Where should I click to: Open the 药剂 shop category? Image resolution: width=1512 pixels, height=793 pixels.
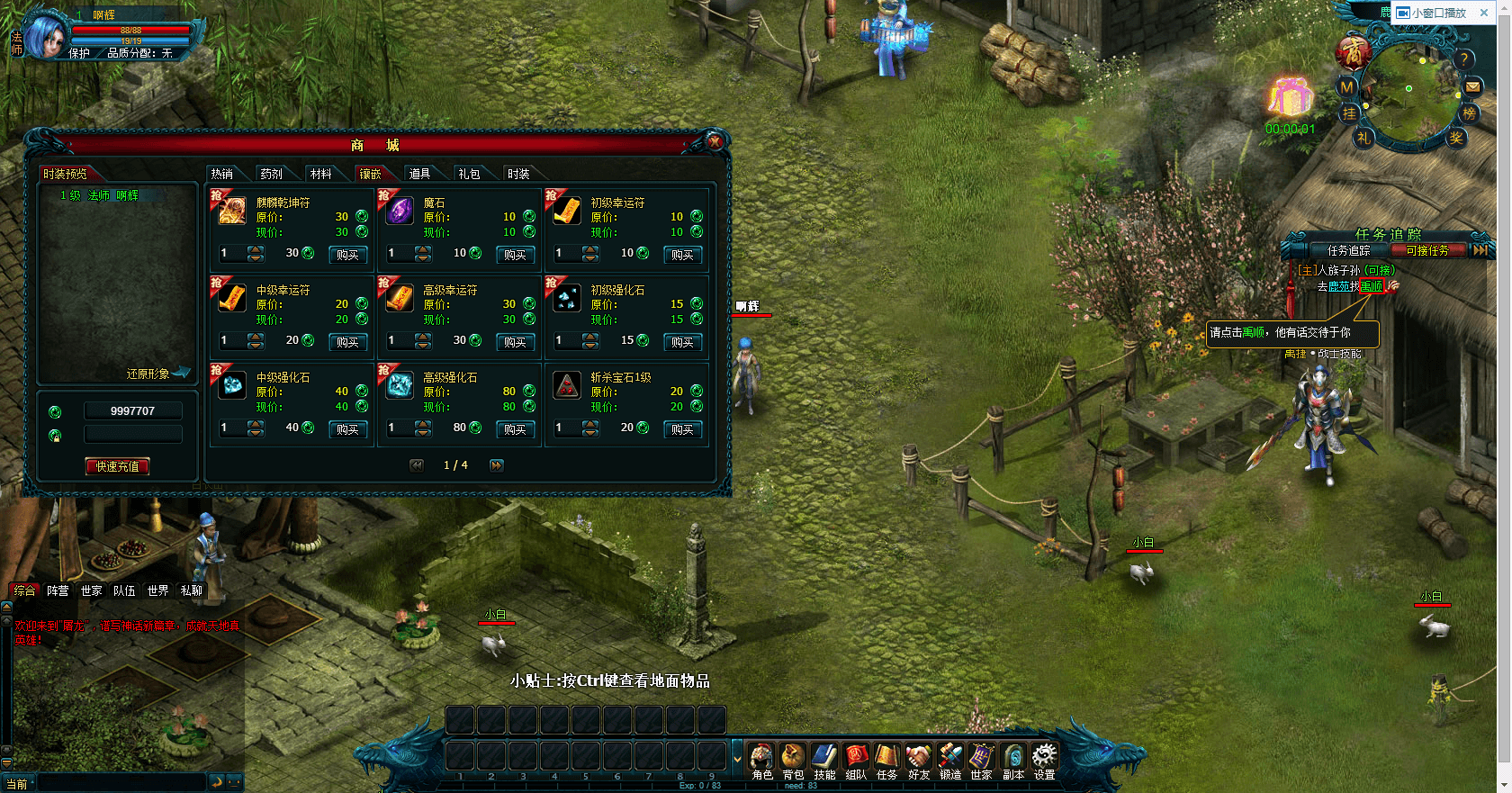tap(271, 174)
